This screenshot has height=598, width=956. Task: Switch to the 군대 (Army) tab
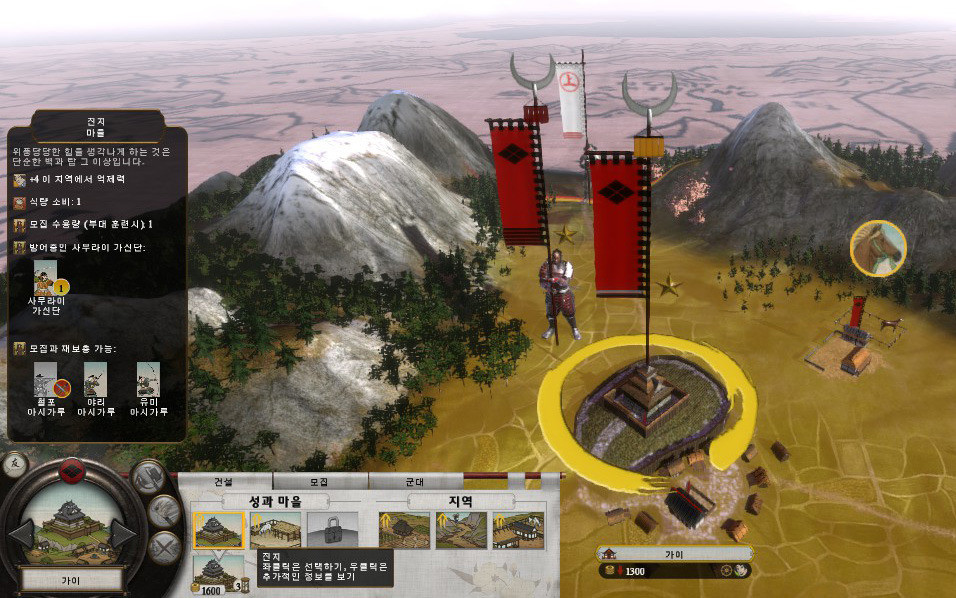point(415,481)
